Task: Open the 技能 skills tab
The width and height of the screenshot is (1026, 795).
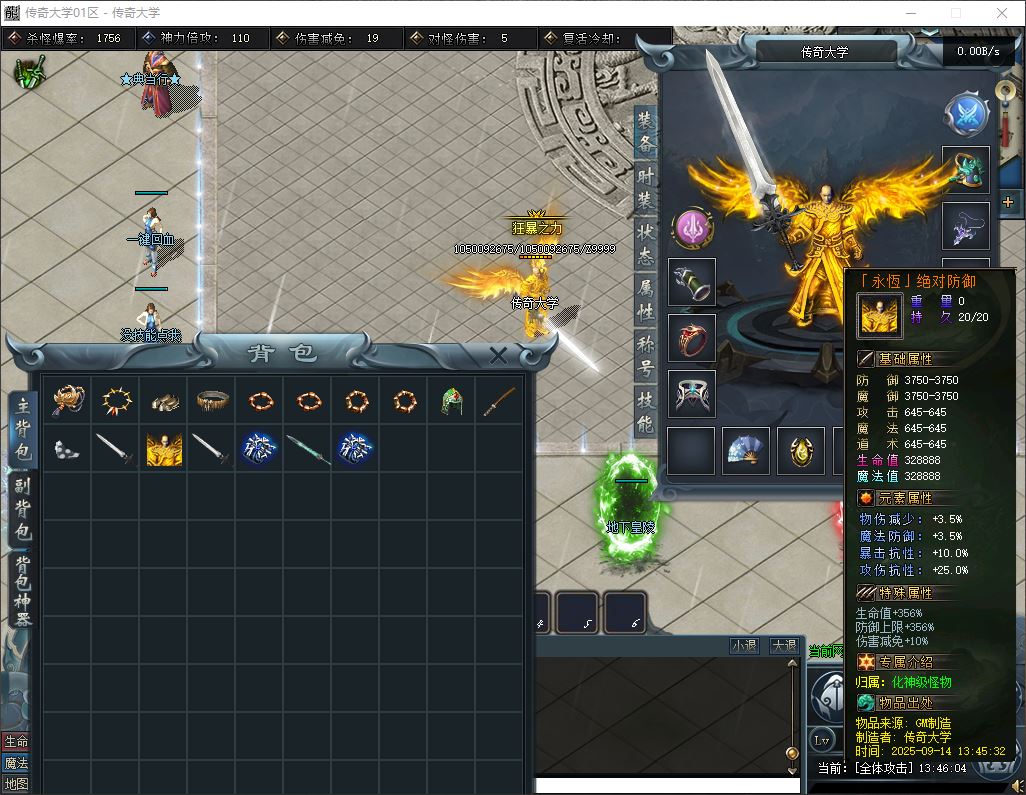Action: coord(646,412)
